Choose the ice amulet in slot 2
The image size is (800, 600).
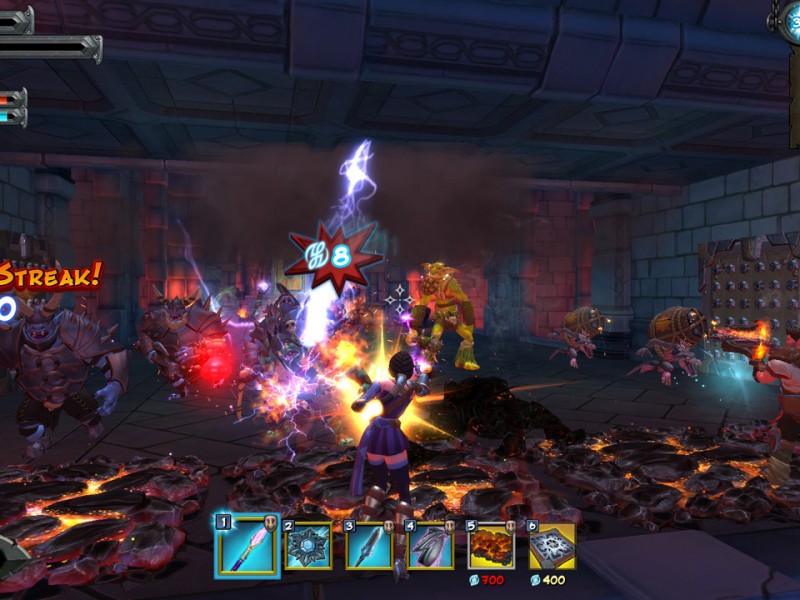tap(307, 546)
